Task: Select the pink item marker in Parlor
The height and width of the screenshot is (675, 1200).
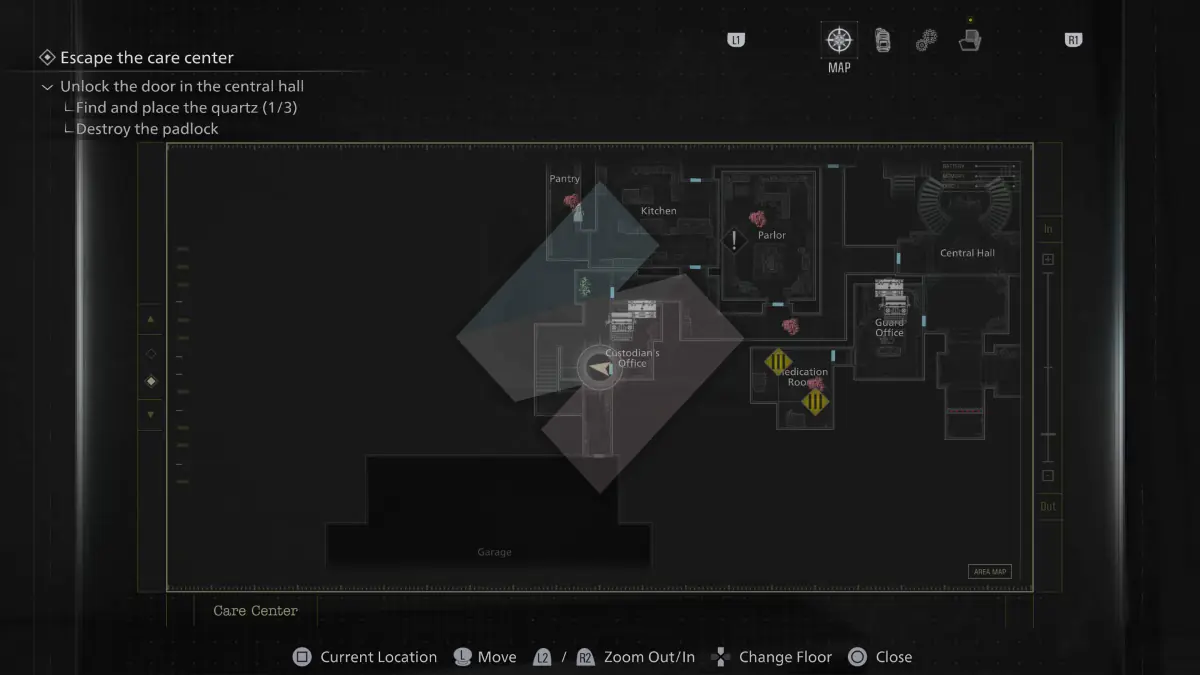Action: 757,218
